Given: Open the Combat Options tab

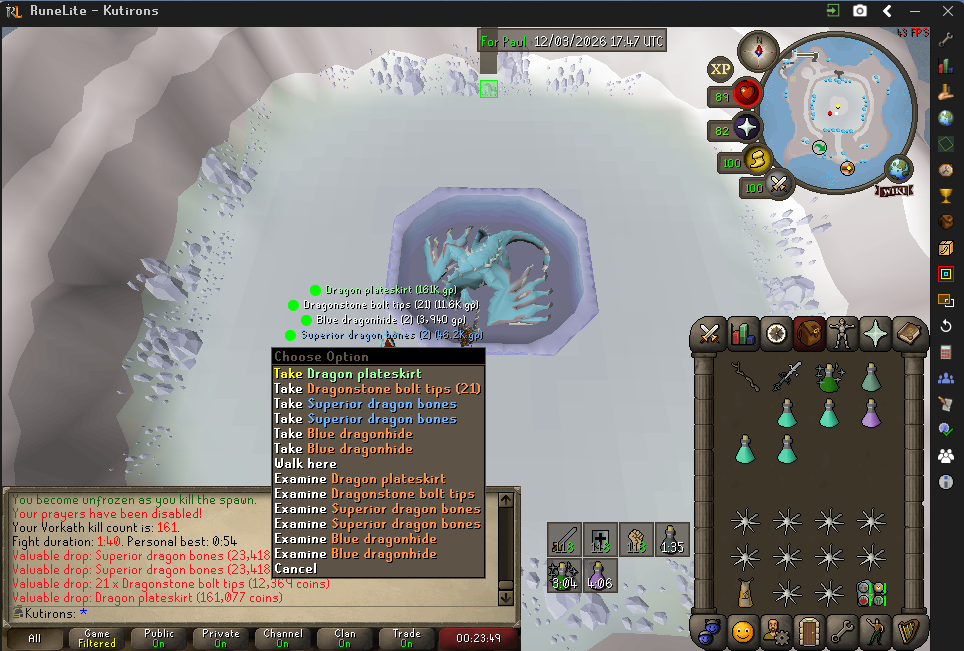Looking at the screenshot, I should click(710, 332).
